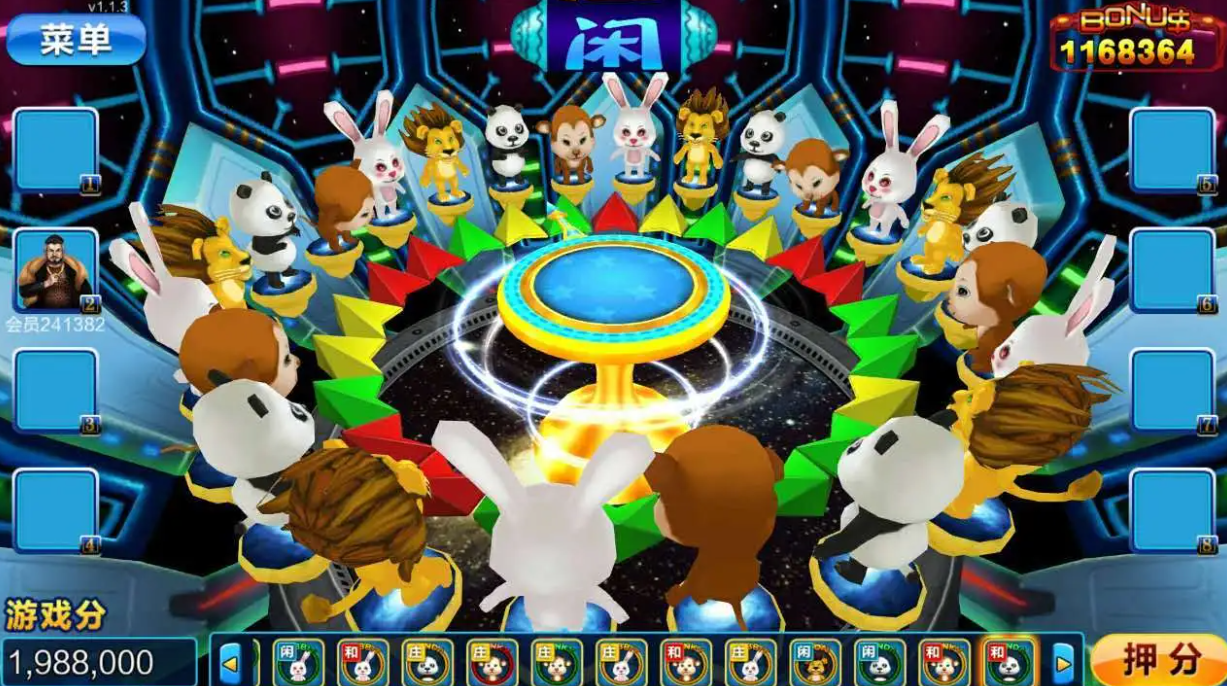Click the history bar's right arrow
Viewport: 1227px width, 686px height.
(1062, 662)
